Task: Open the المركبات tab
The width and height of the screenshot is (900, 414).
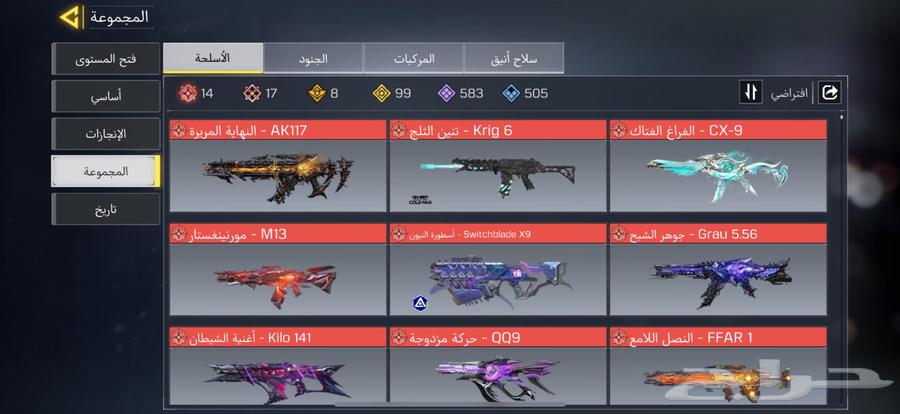Action: (413, 58)
